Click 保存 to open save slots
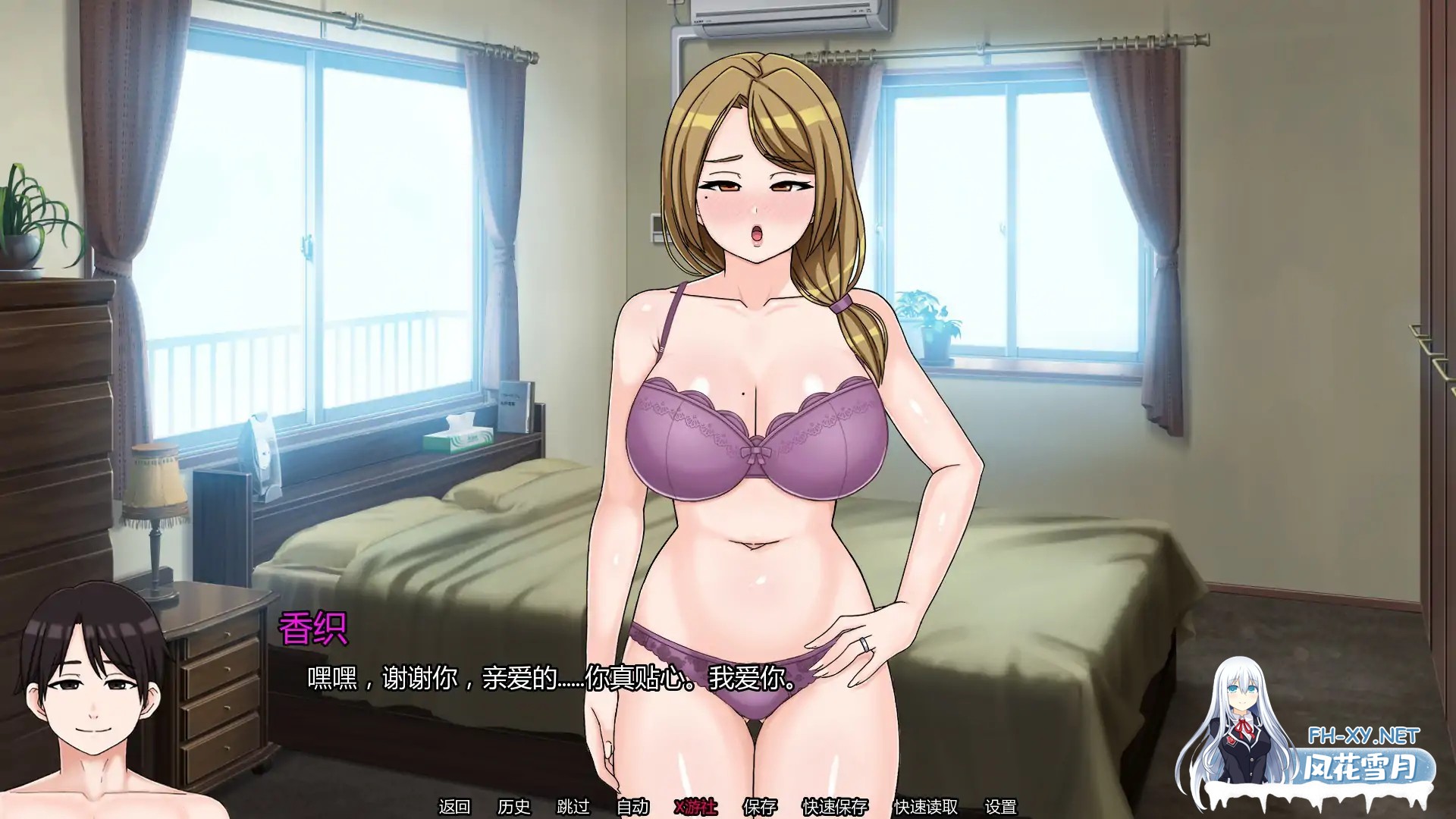Viewport: 1456px width, 819px height. (x=760, y=806)
